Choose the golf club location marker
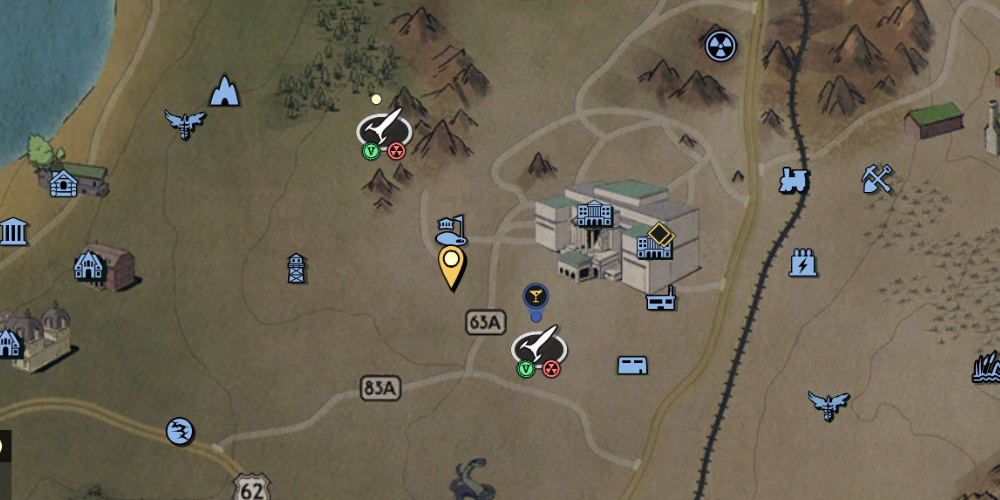The image size is (1000, 500). (x=452, y=231)
